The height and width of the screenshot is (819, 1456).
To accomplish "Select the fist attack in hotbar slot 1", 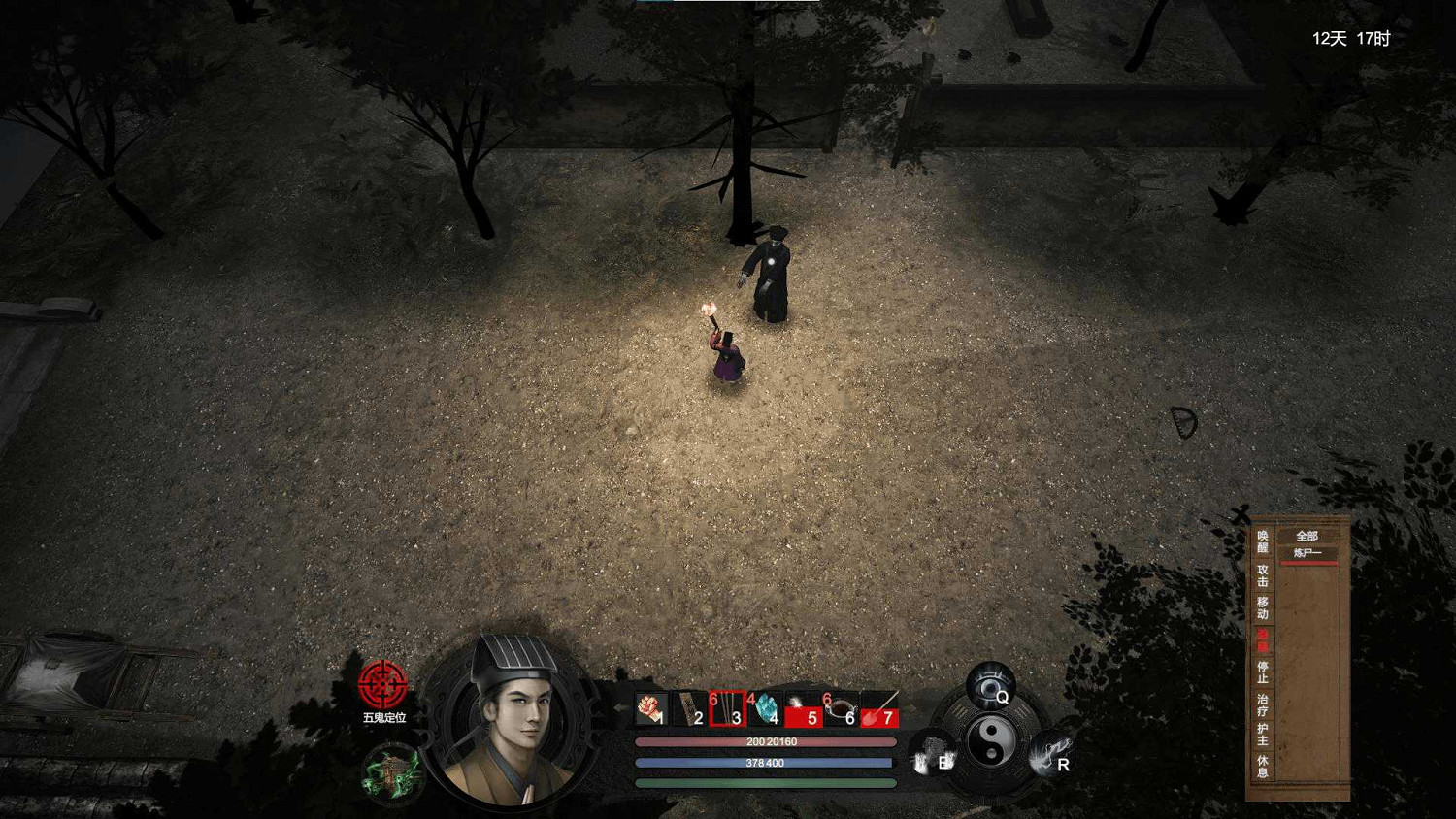I will pyautogui.click(x=650, y=708).
